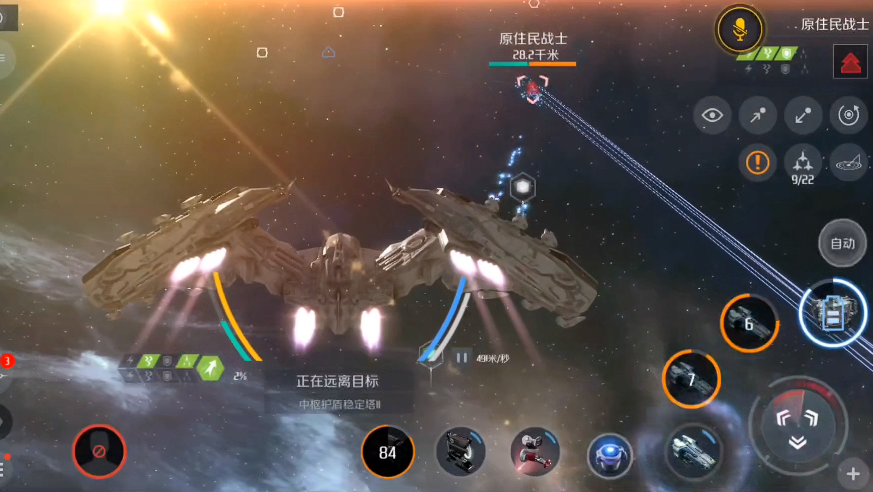Viewport: 873px width, 492px height.
Task: Open the orange exclamation alert icon
Action: click(x=758, y=161)
